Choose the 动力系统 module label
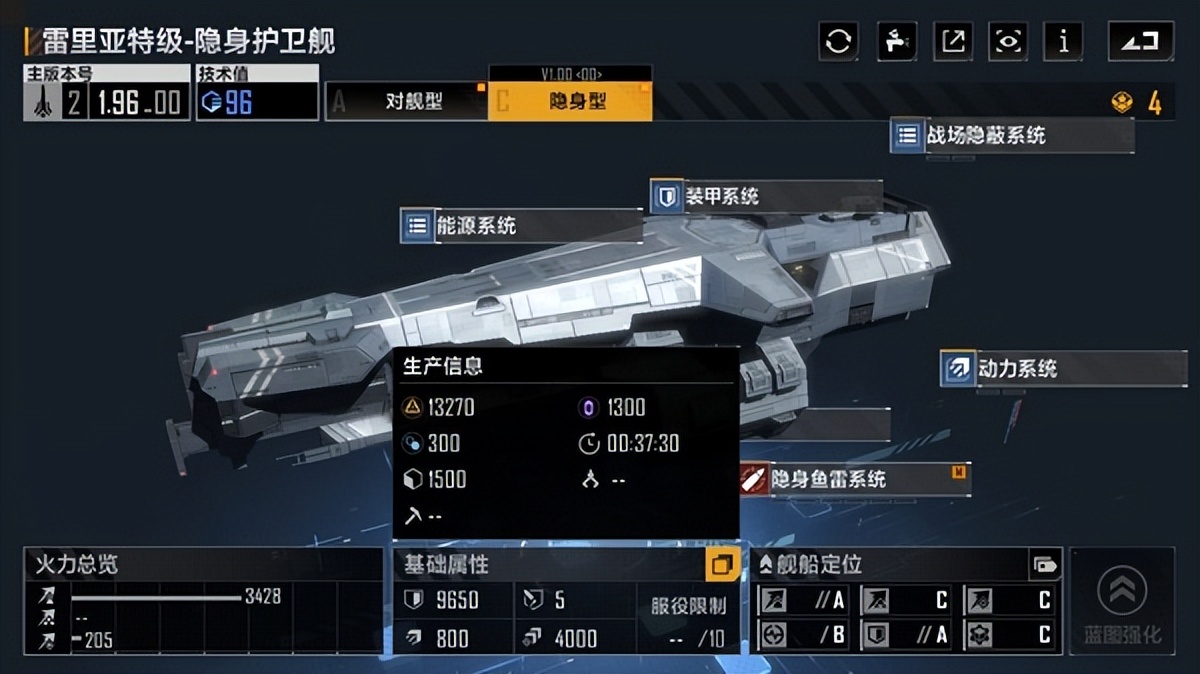 click(1062, 368)
